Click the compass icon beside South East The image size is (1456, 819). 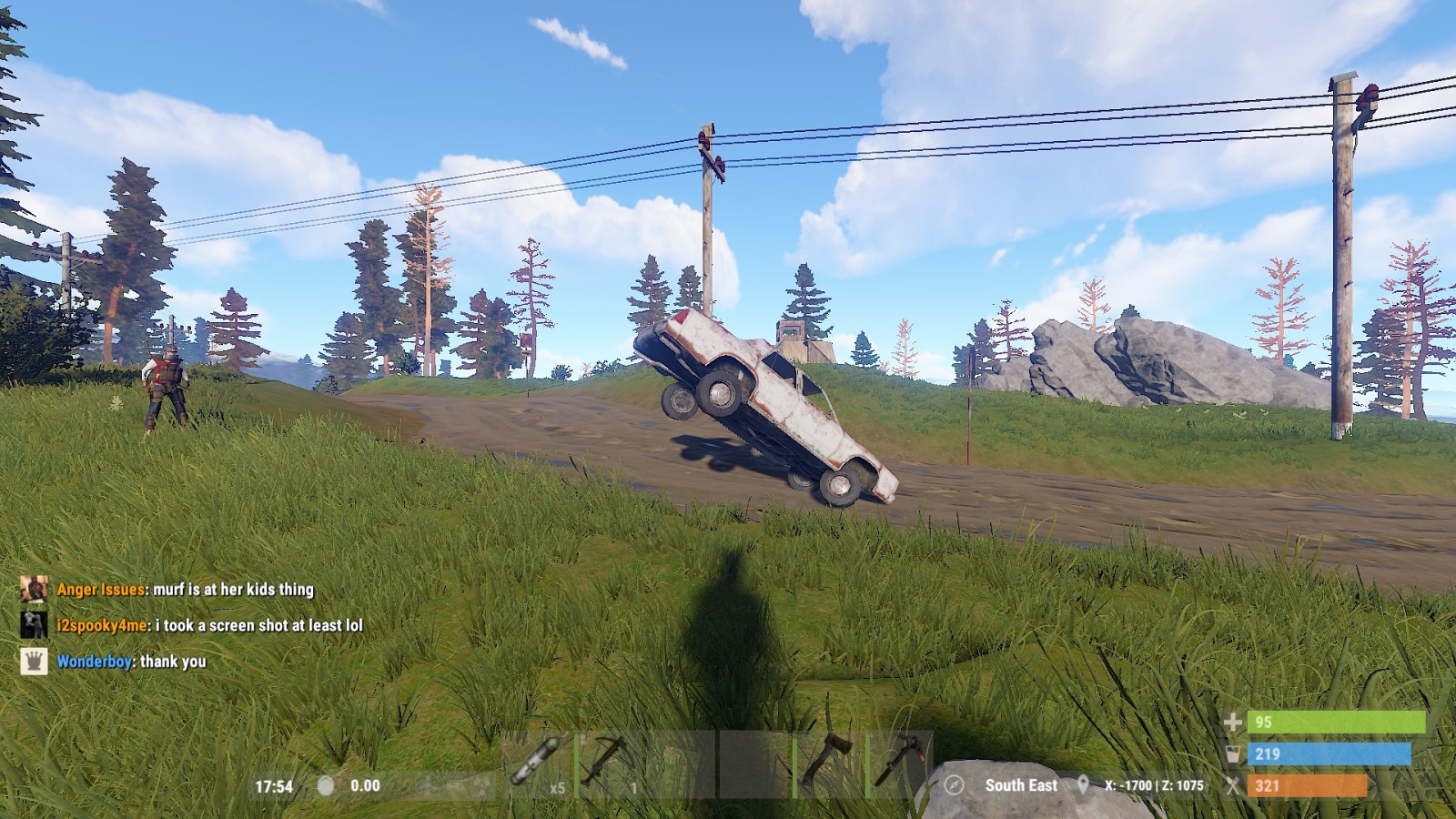point(954,784)
